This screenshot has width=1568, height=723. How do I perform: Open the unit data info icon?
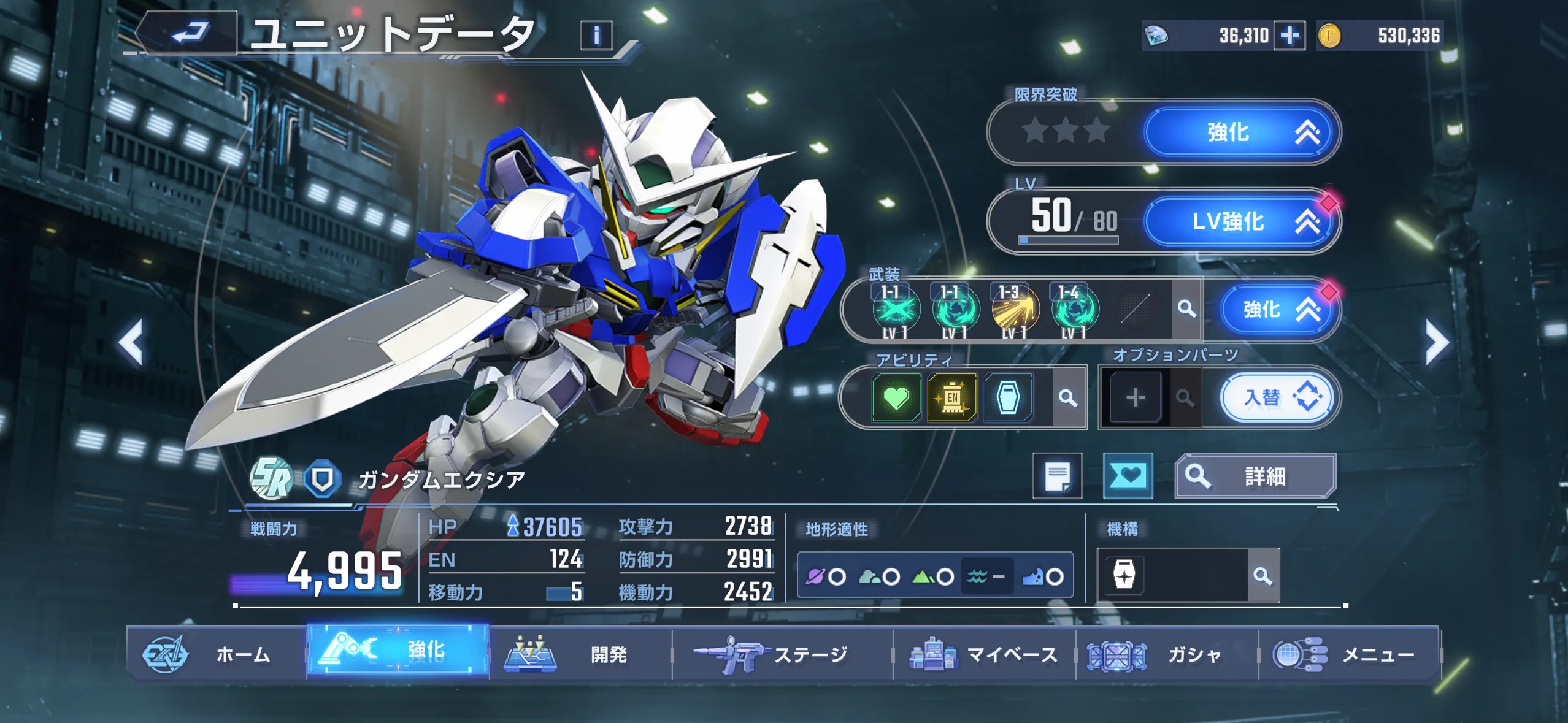click(x=596, y=36)
